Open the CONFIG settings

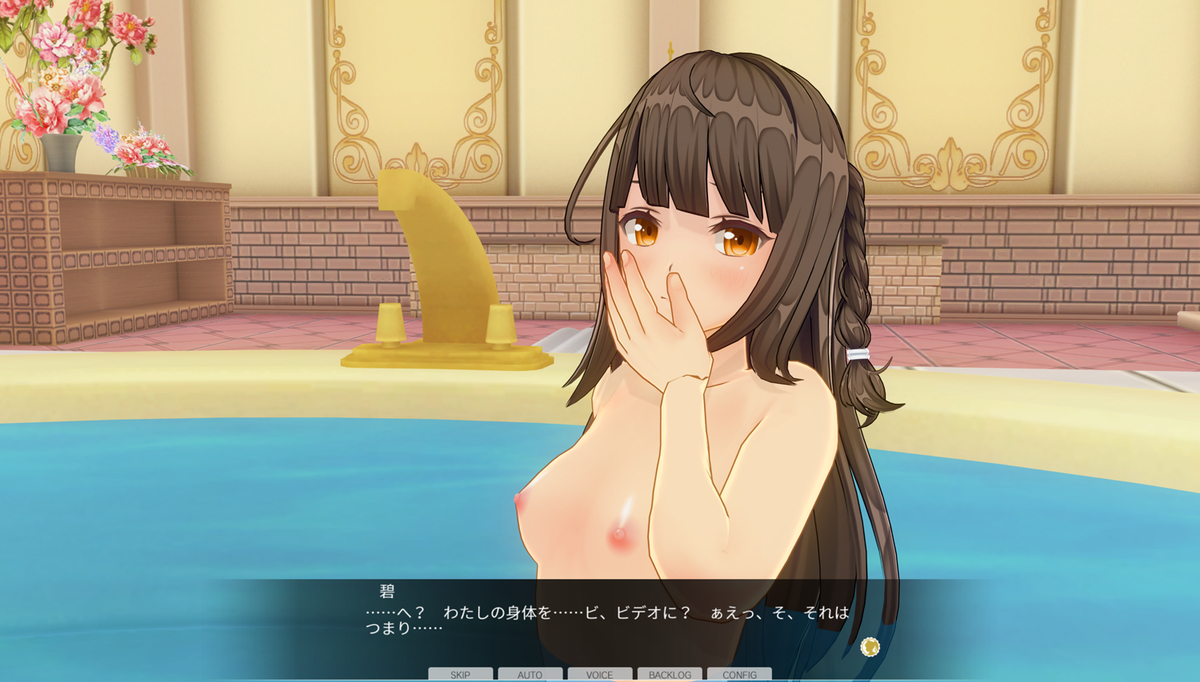pos(739,675)
